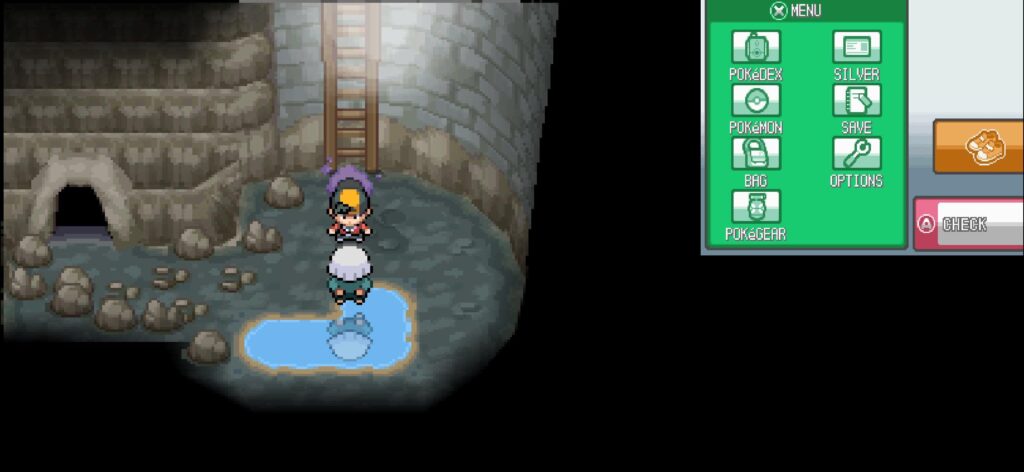The width and height of the screenshot is (1024, 472).
Task: Toggle the orange running shoes button
Action: 979,147
